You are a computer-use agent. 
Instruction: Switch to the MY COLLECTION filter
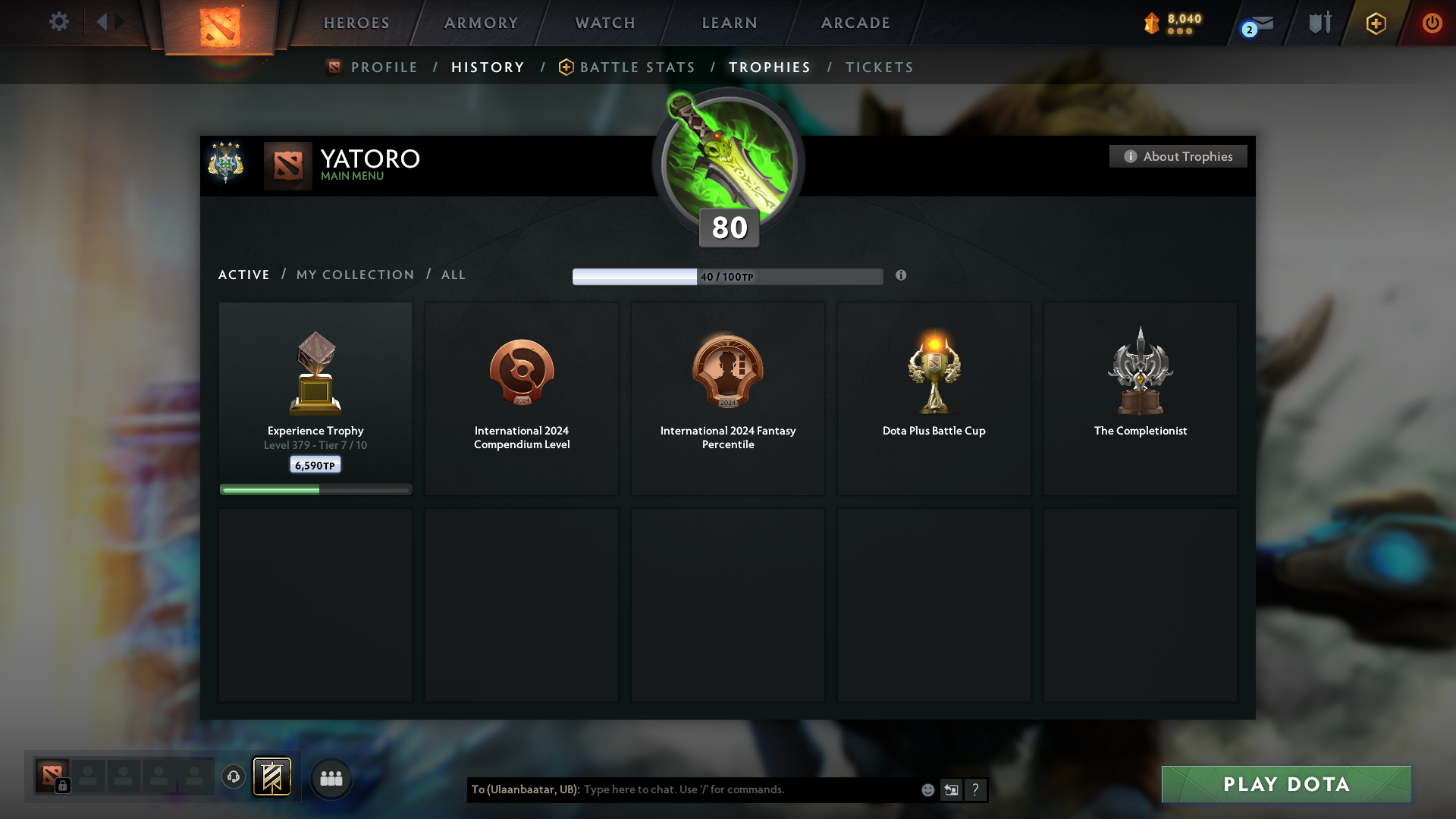pos(354,275)
